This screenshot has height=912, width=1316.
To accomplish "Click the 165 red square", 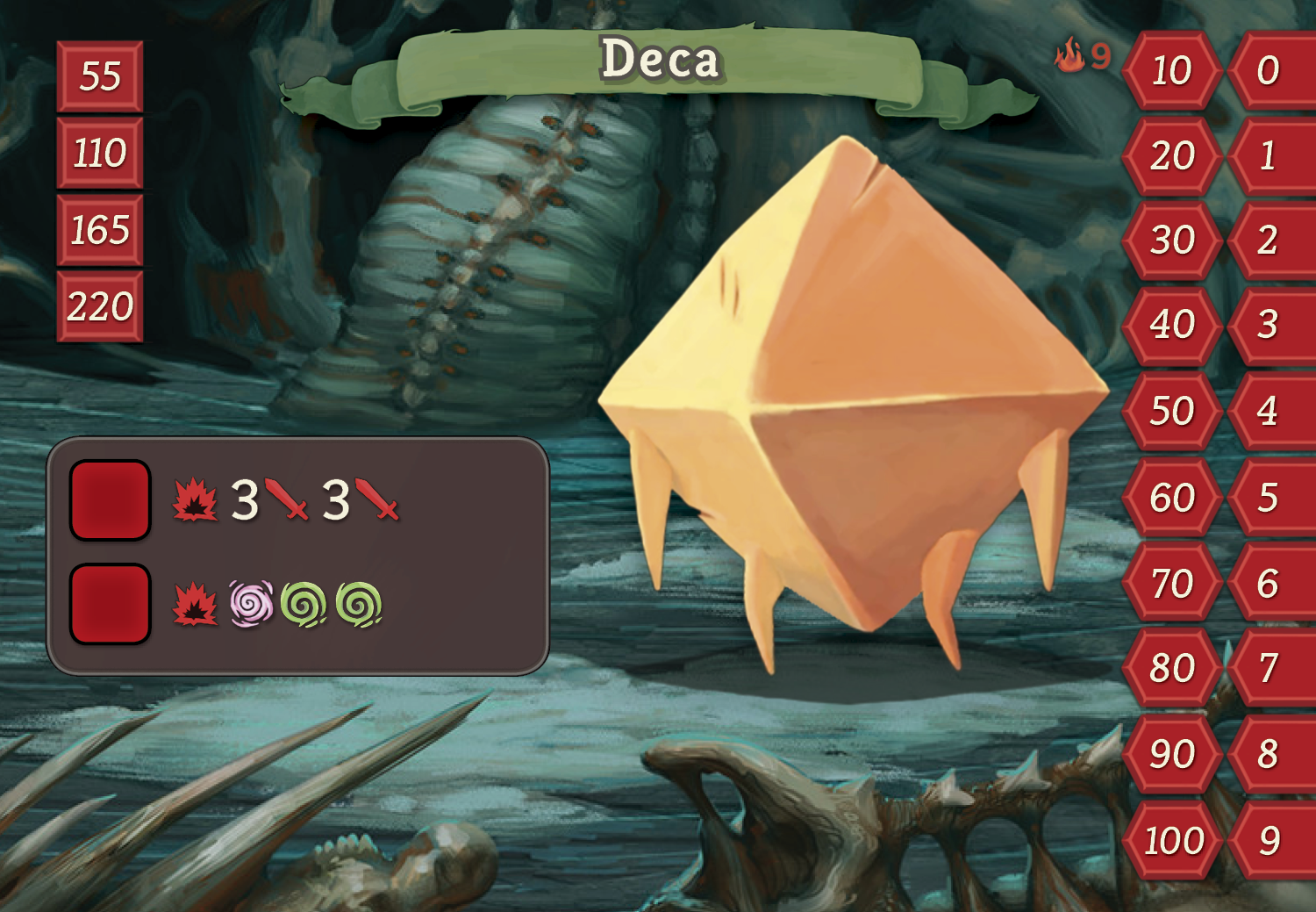I will tap(100, 230).
